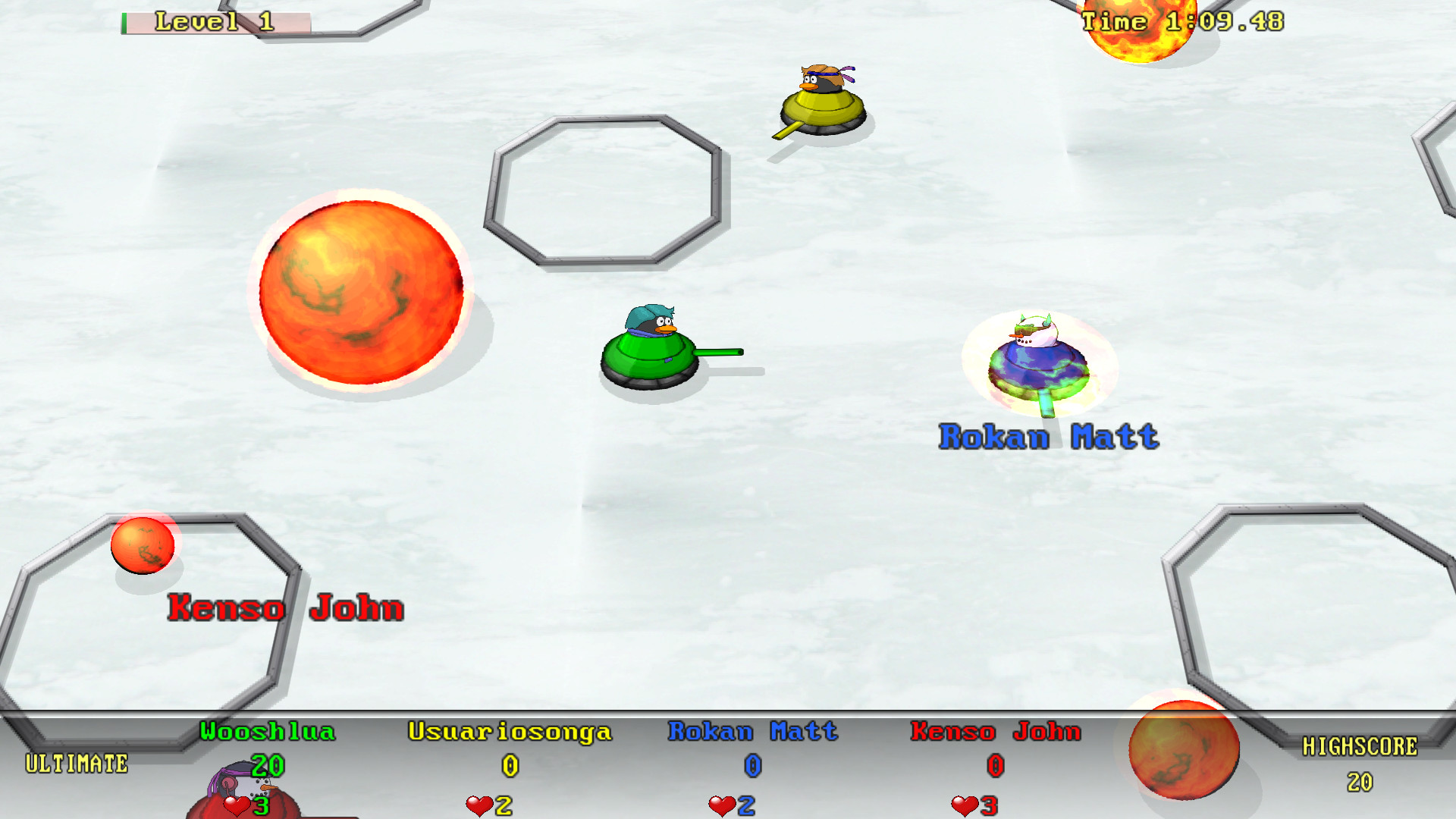Expand the ULTIMATE panel label

tap(76, 762)
